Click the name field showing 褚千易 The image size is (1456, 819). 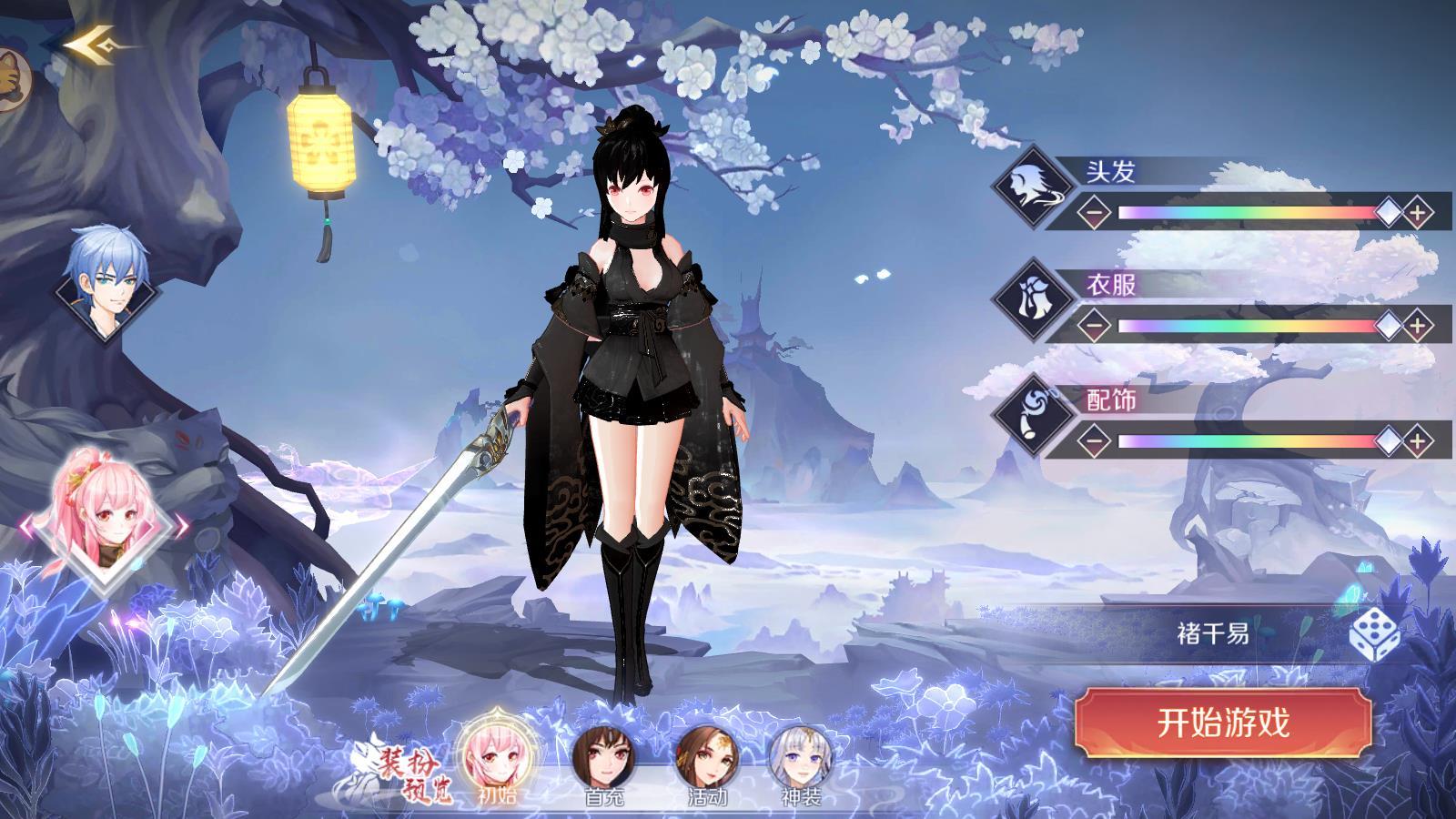click(x=1212, y=634)
